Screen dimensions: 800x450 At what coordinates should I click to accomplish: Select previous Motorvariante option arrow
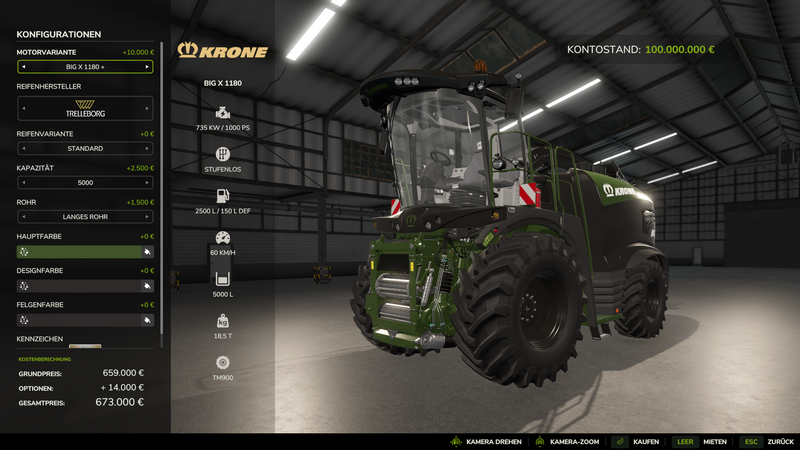pyautogui.click(x=23, y=67)
